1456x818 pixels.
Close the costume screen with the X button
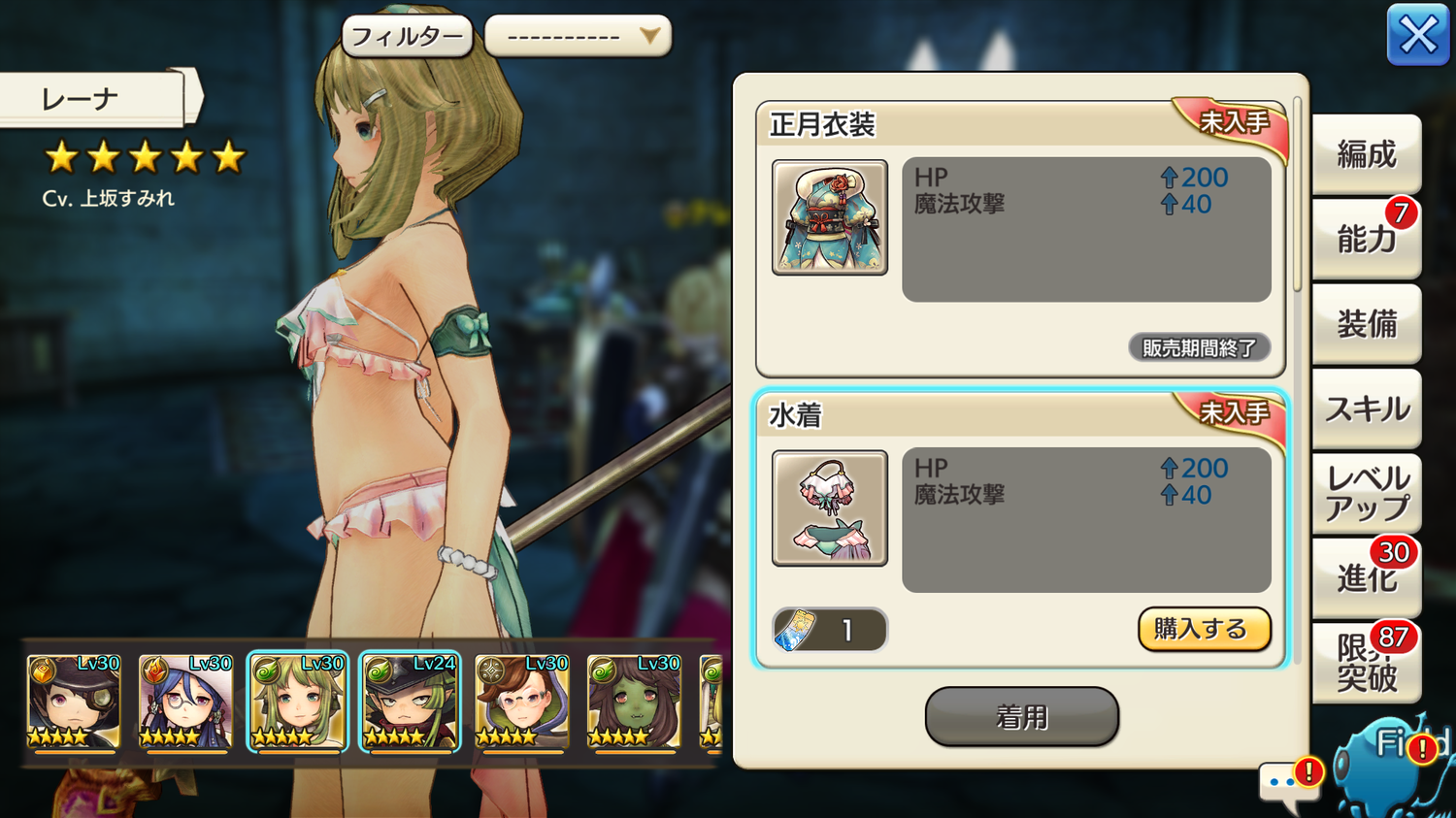point(1417,36)
